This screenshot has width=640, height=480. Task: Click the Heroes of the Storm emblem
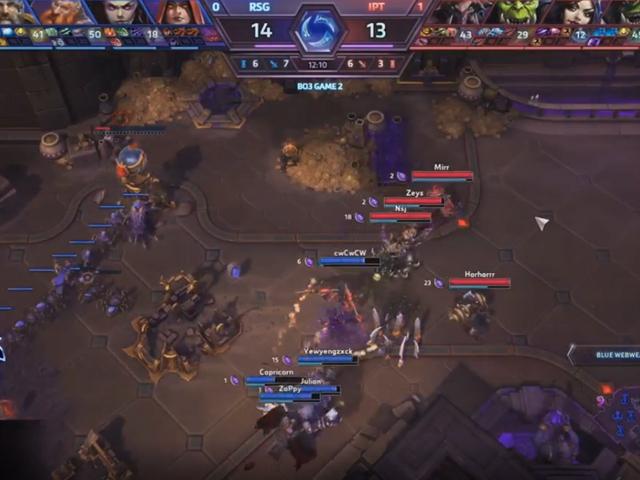pyautogui.click(x=318, y=28)
